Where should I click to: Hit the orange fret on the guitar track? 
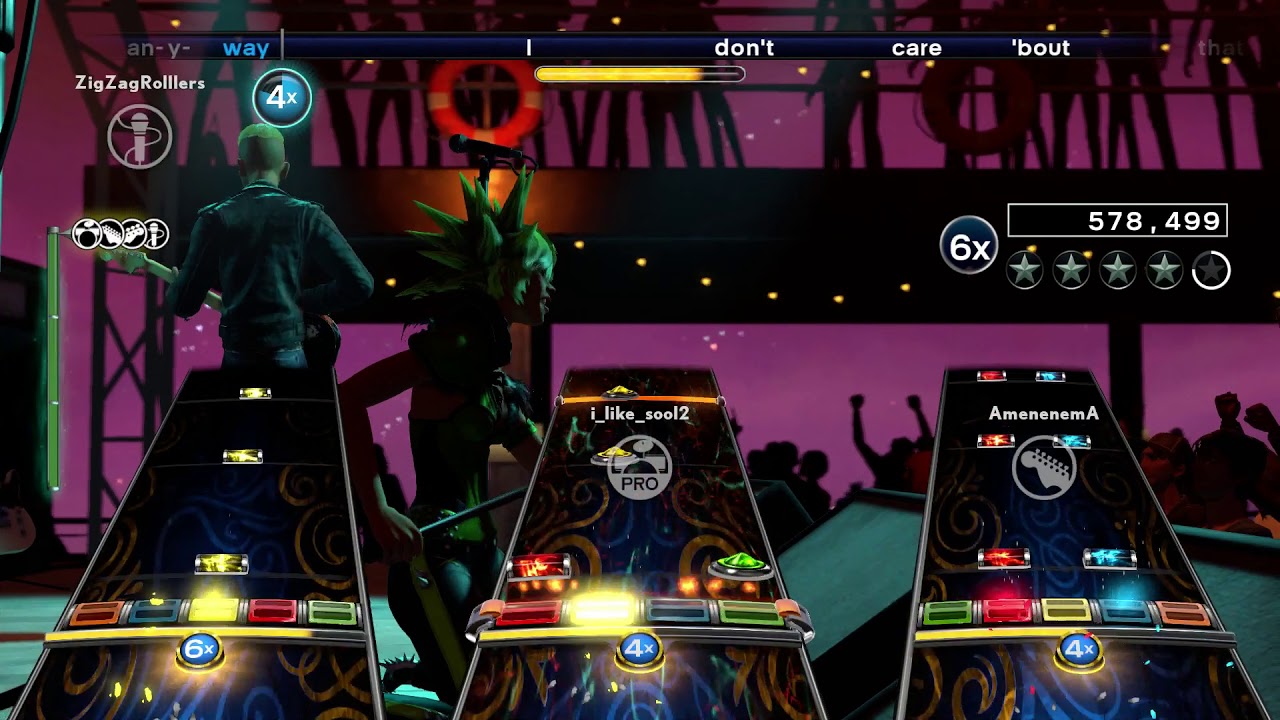tap(1183, 611)
